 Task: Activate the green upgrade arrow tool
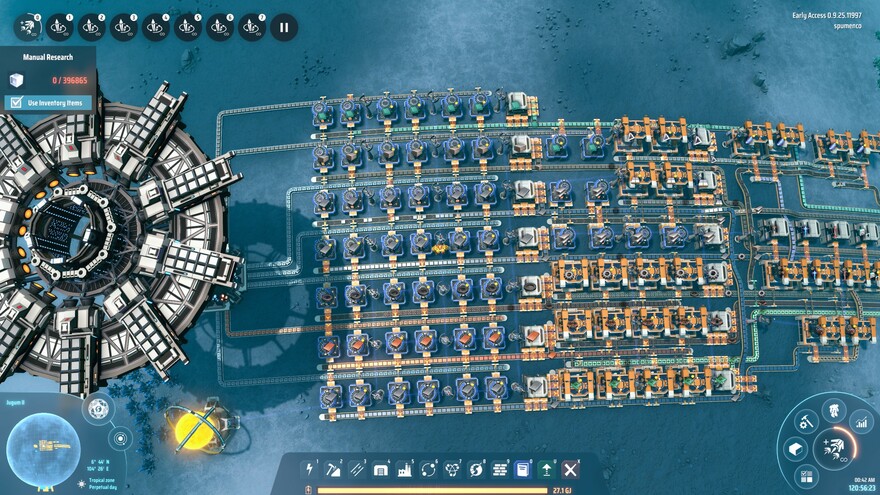point(547,468)
